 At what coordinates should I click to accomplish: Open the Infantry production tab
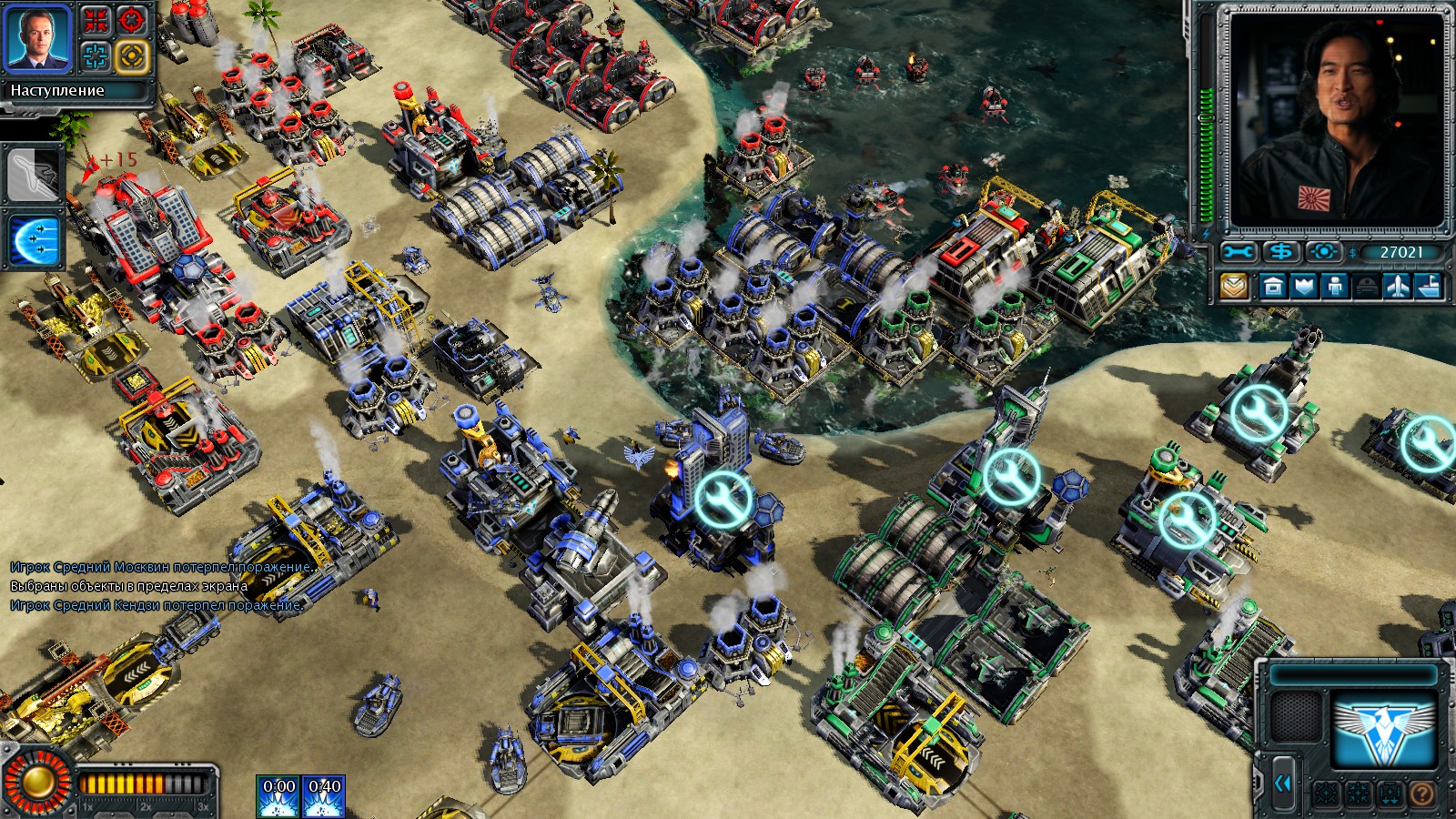click(1334, 286)
